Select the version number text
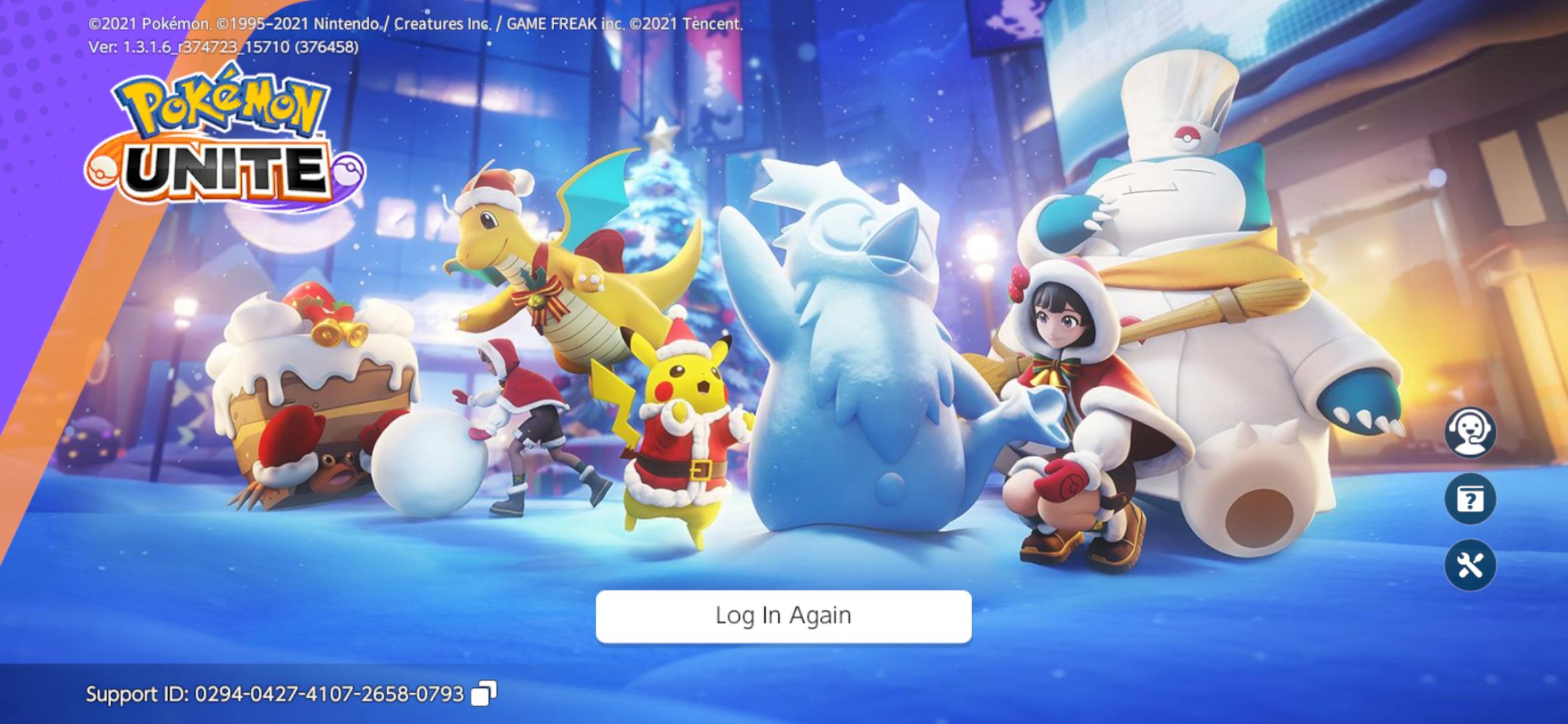 (223, 48)
